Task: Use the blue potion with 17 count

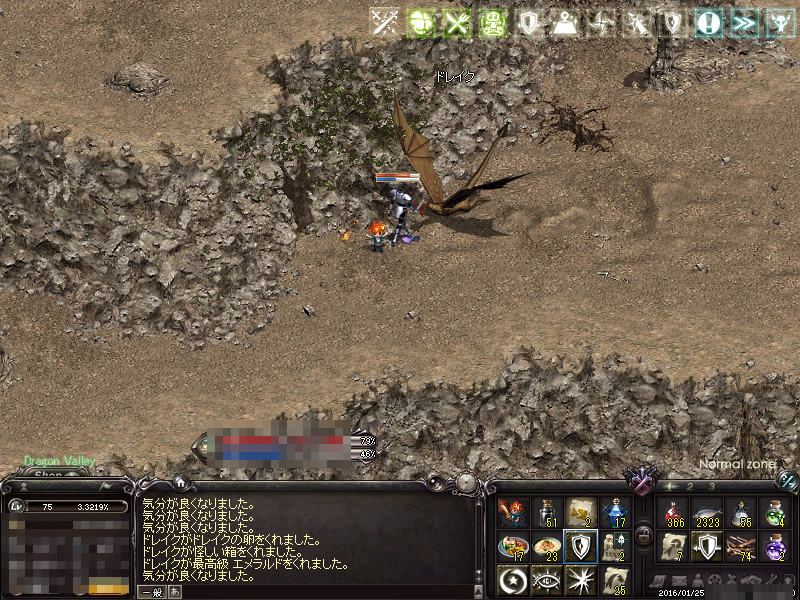Action: (614, 513)
